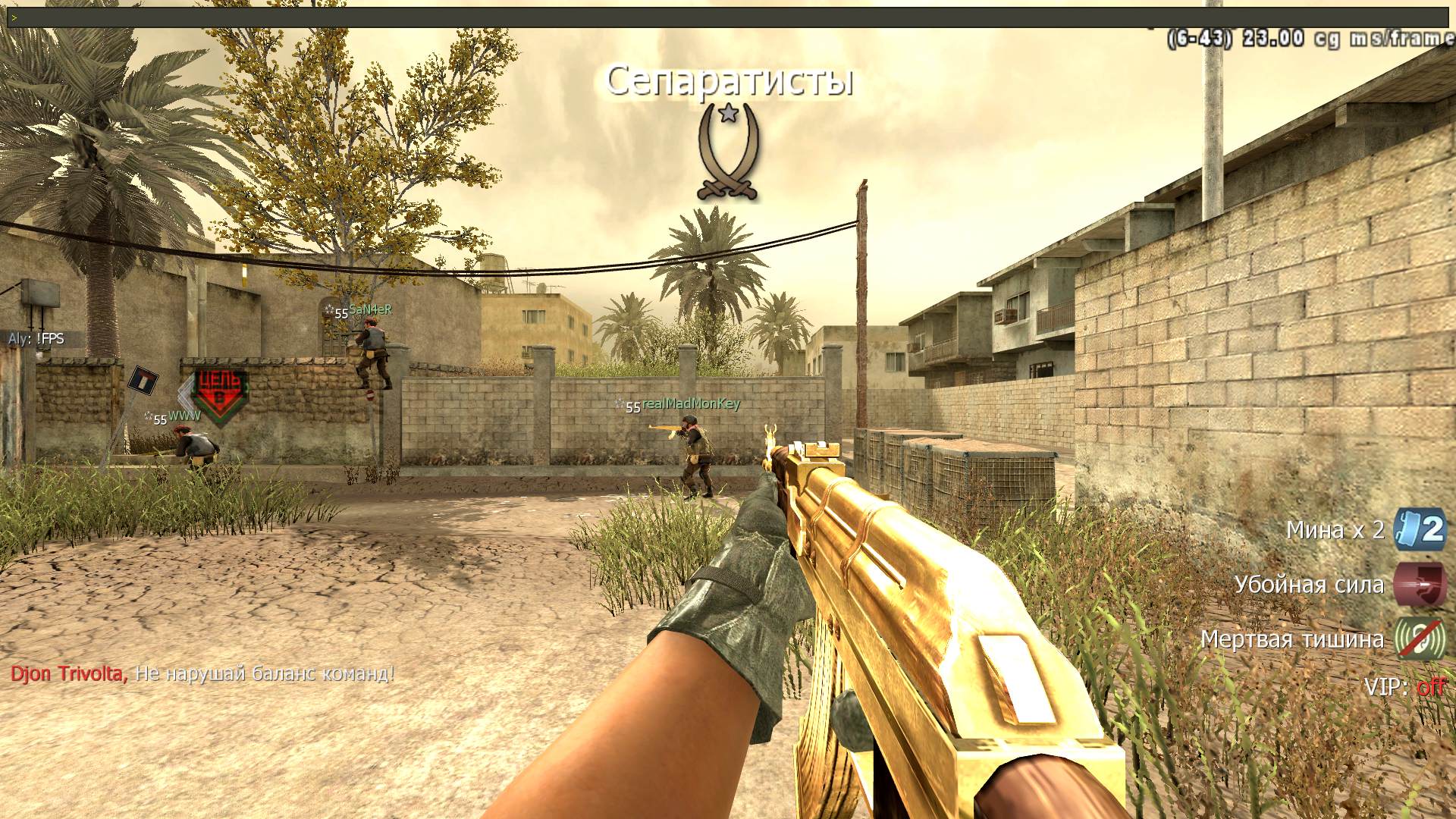Click the Stopping Power perk icon
This screenshot has width=1456, height=819.
(x=1420, y=585)
